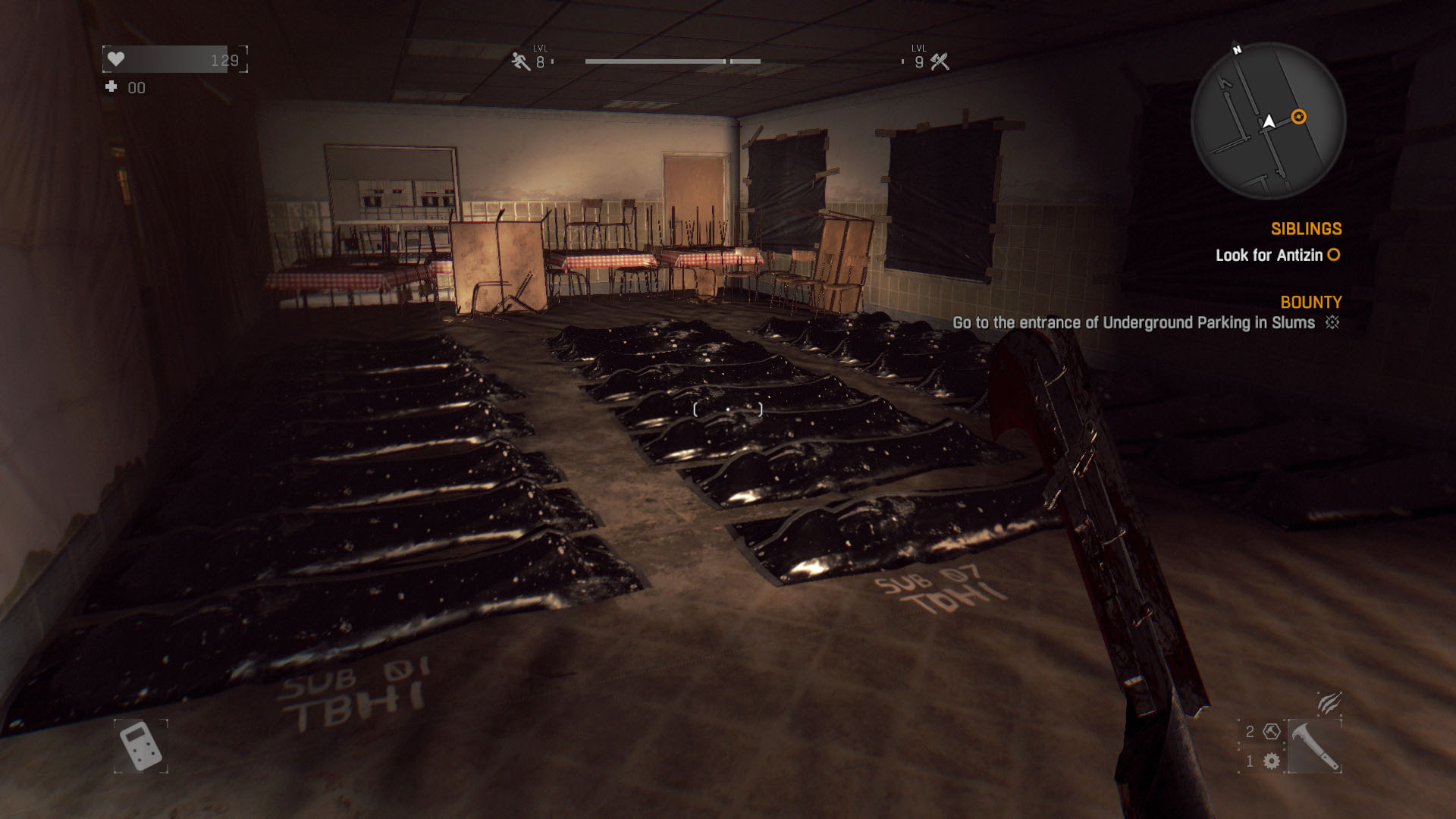Open the circular minimap

coord(1268,121)
